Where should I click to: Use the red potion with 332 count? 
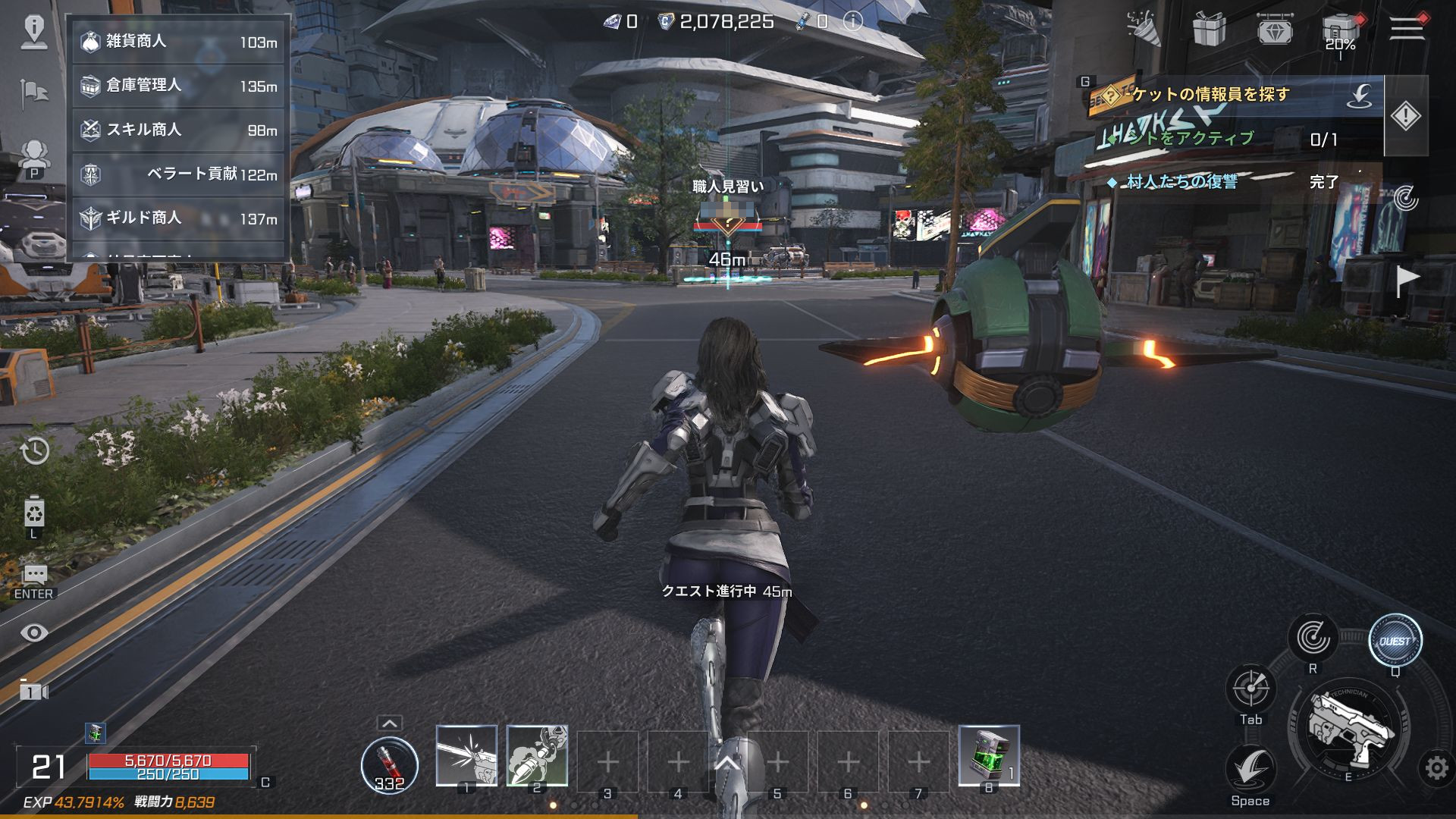pos(389,764)
